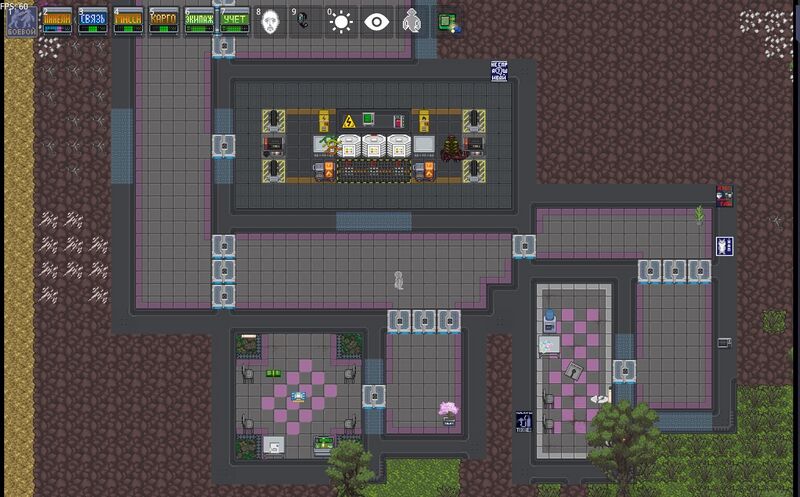Open the orange Шахезия group
The width and height of the screenshot is (800, 497).
[56, 20]
